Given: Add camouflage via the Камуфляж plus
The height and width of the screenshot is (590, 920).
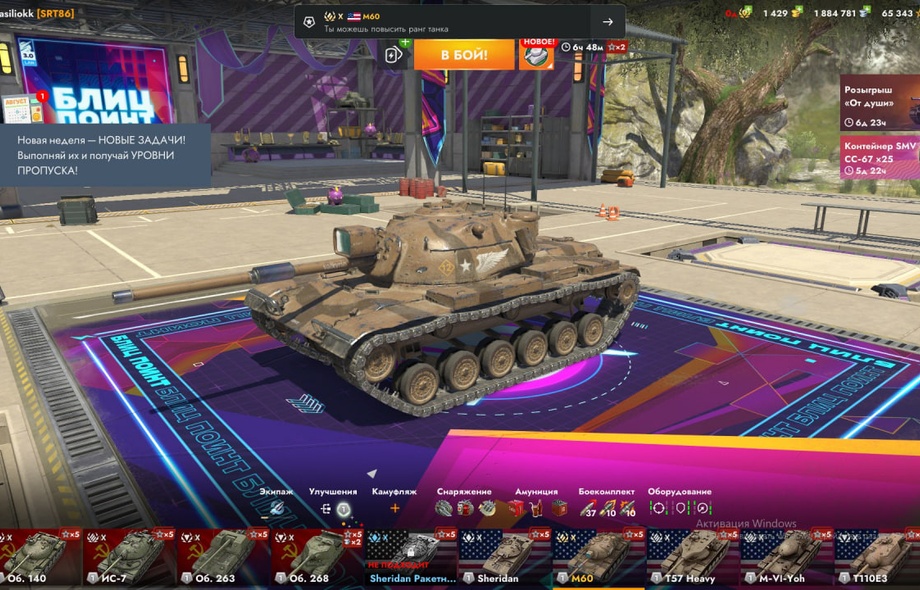Looking at the screenshot, I should (x=394, y=508).
